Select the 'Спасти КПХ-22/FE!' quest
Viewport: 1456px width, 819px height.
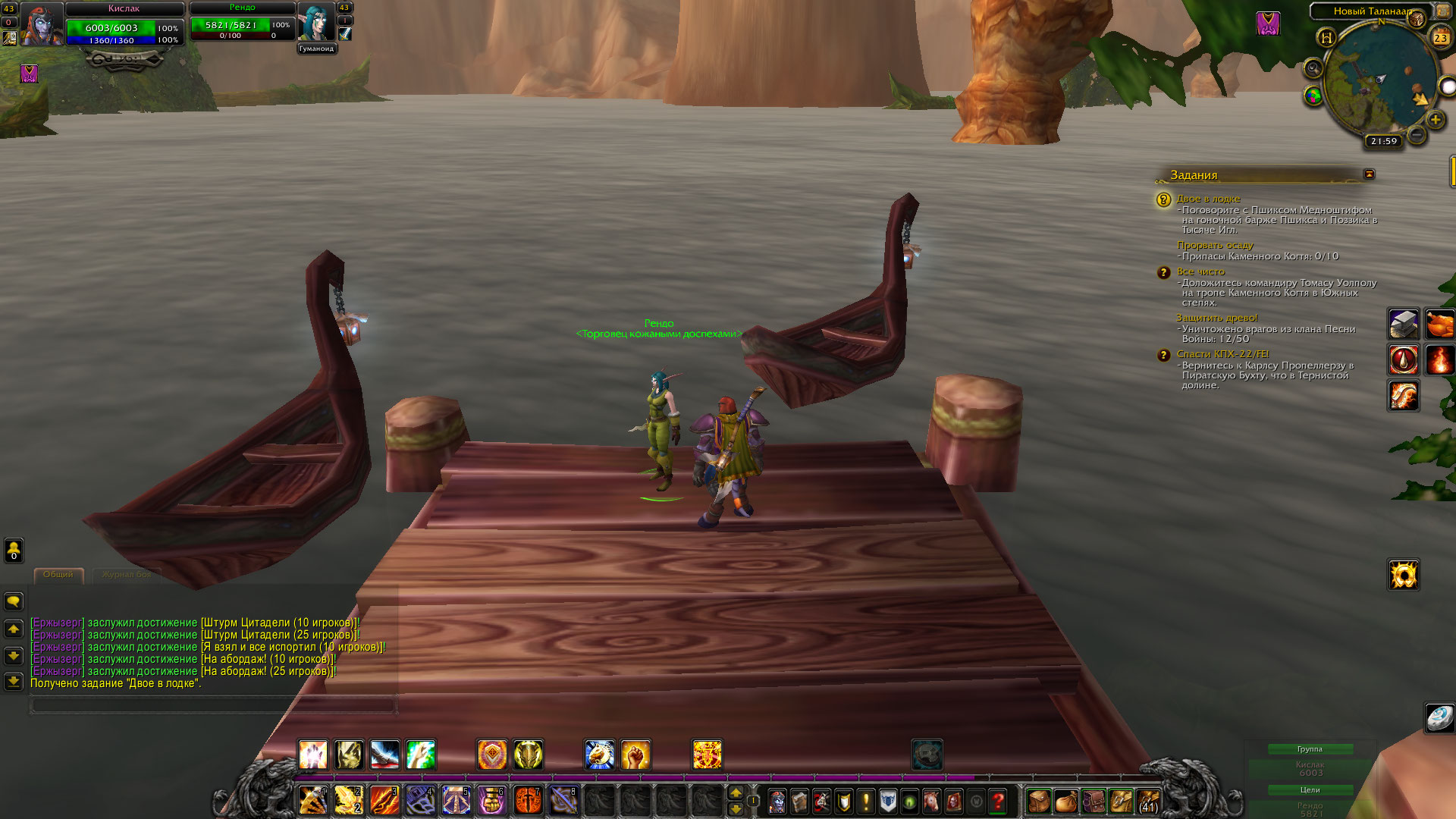click(1222, 354)
